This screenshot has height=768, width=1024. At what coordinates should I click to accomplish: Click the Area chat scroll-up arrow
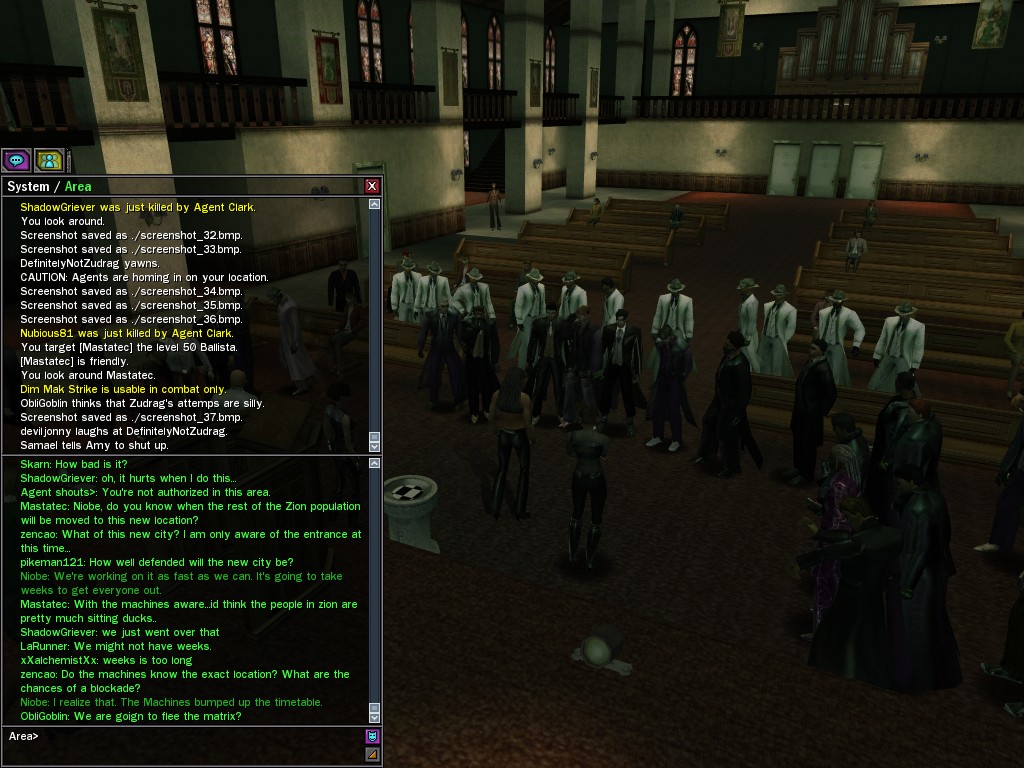click(x=375, y=462)
